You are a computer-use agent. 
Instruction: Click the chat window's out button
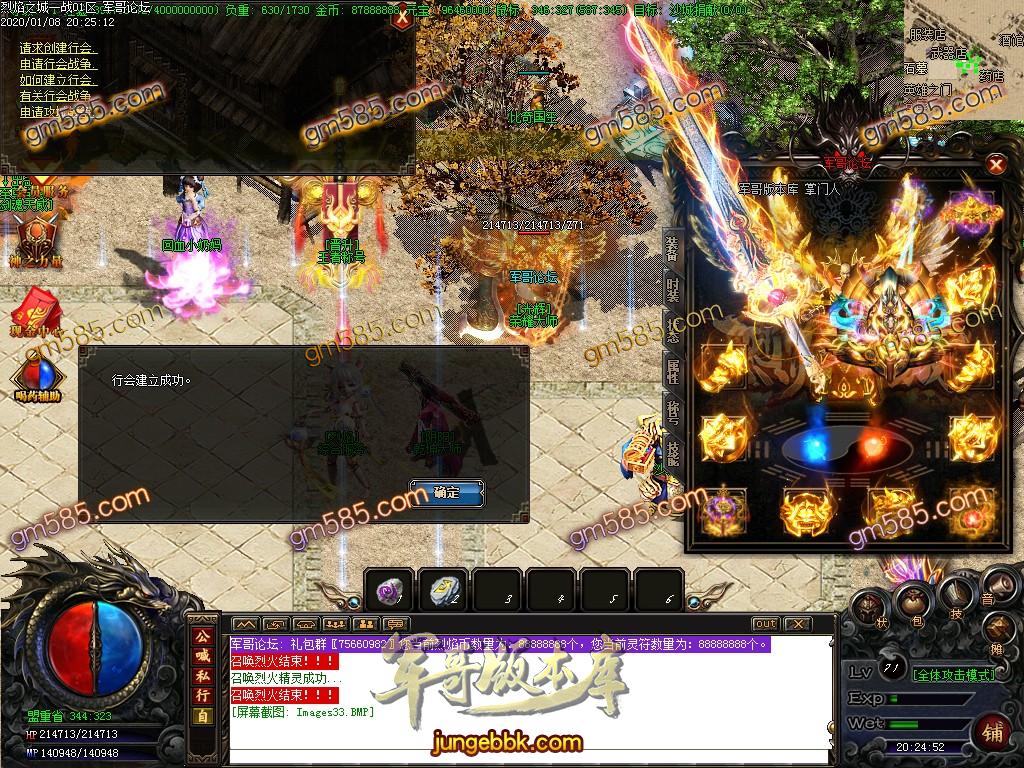(x=765, y=624)
